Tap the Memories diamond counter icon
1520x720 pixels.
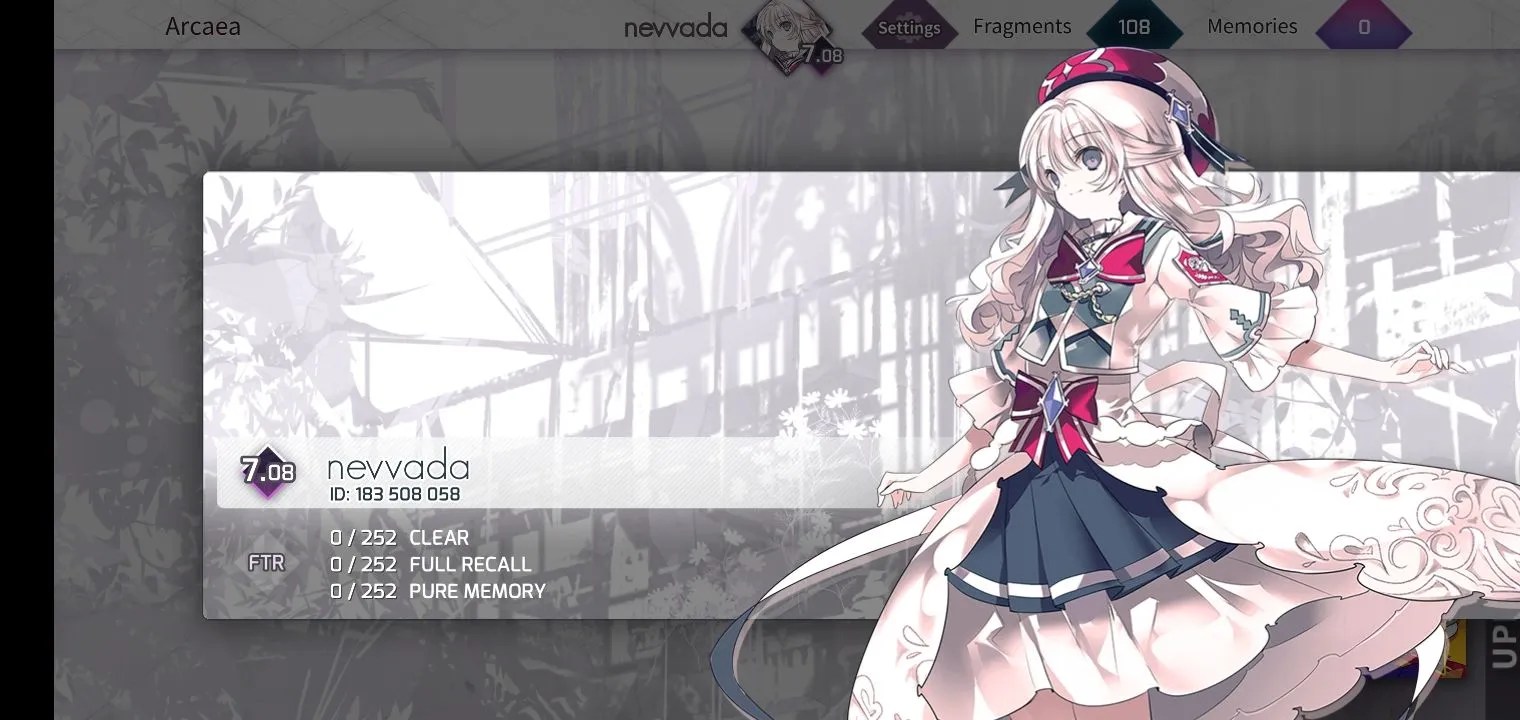click(1364, 27)
